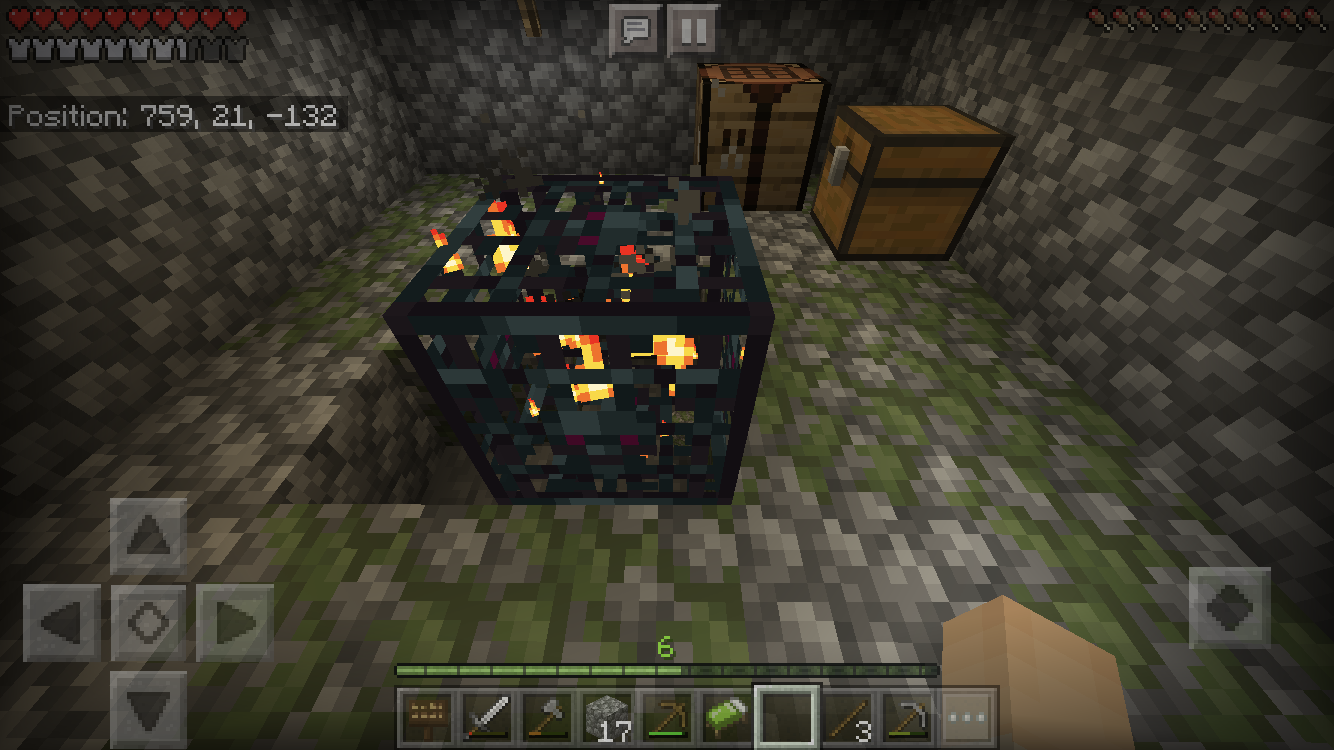The width and height of the screenshot is (1334, 750).
Task: Open the inventory with the three-dot button
Action: [x=966, y=717]
